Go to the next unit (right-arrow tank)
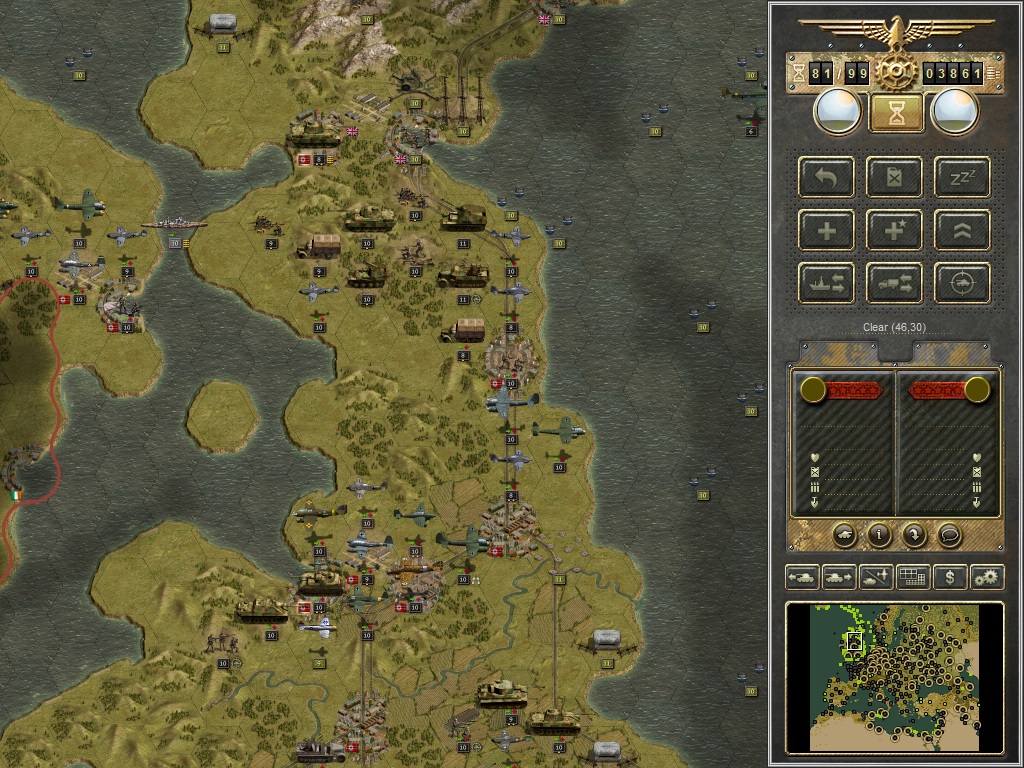Image resolution: width=1024 pixels, height=768 pixels. pos(838,577)
